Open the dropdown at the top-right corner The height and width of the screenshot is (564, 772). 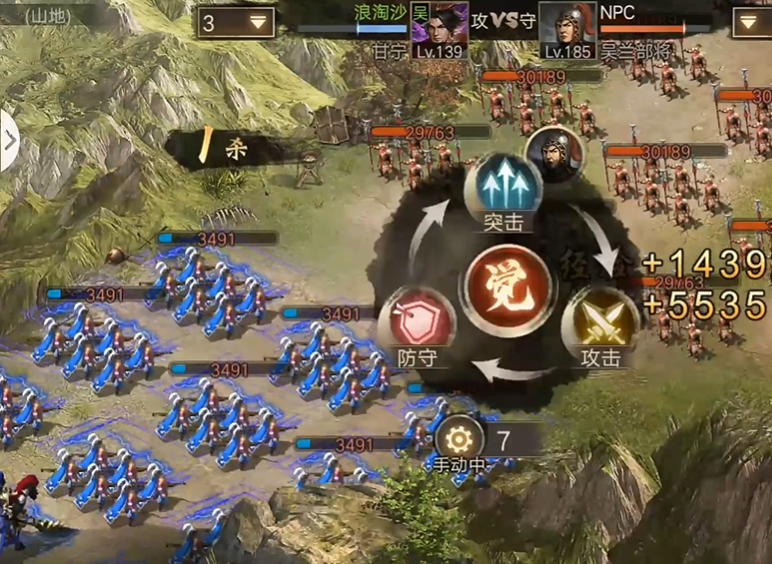(x=751, y=22)
